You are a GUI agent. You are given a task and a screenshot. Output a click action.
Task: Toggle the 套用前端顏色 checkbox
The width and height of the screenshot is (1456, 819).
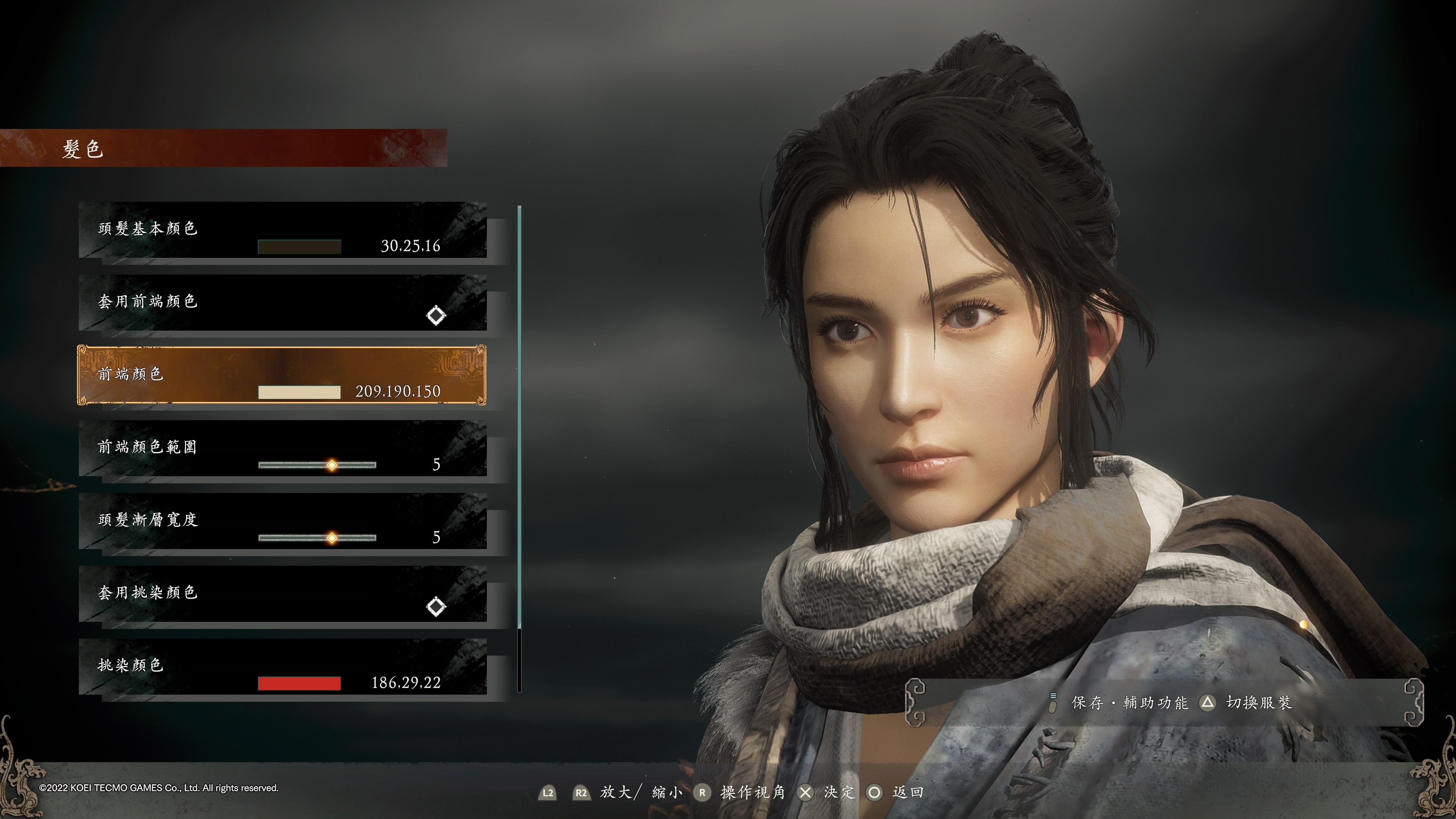(x=436, y=315)
